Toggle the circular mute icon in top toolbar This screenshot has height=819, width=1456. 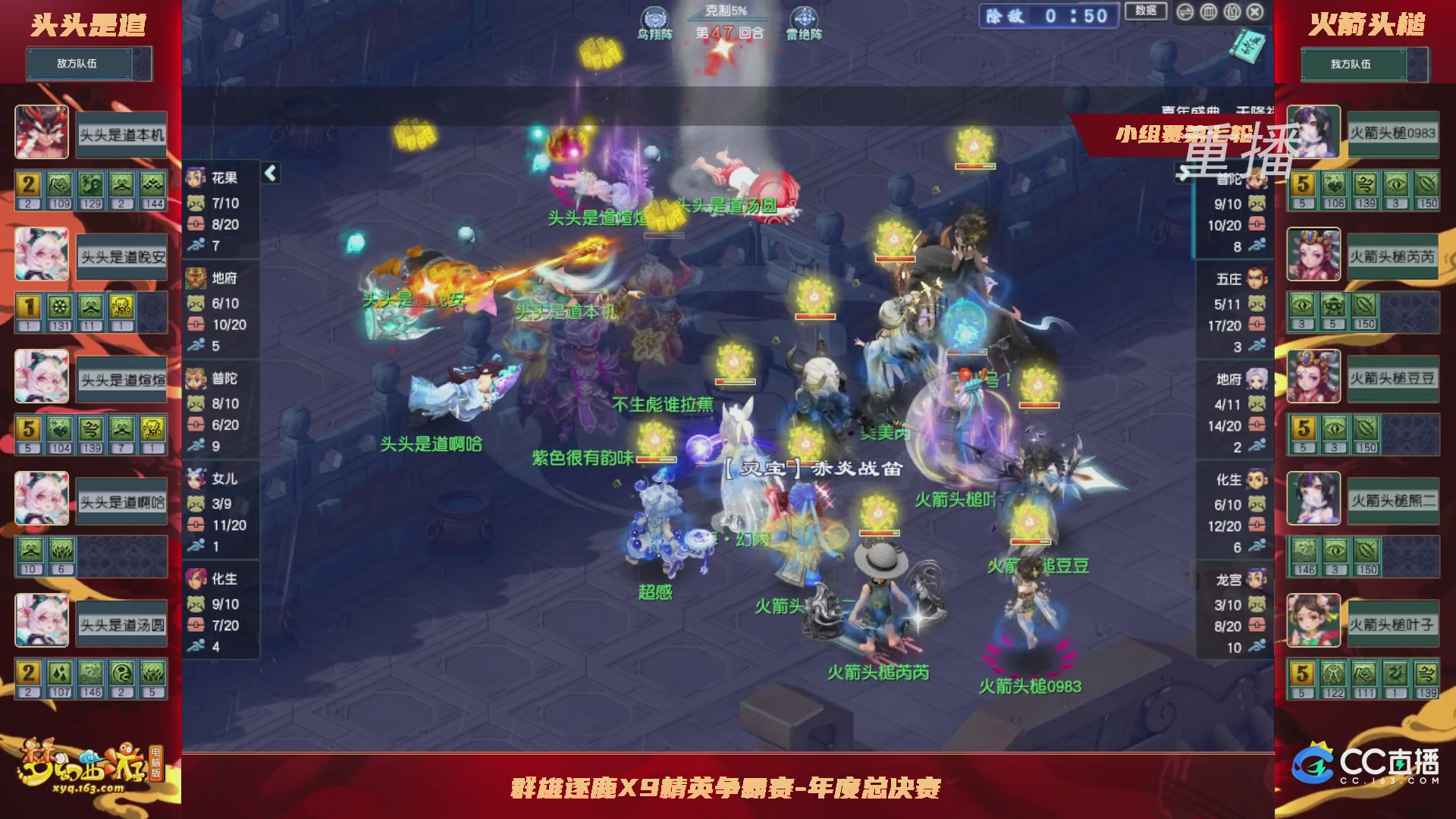coord(1208,11)
